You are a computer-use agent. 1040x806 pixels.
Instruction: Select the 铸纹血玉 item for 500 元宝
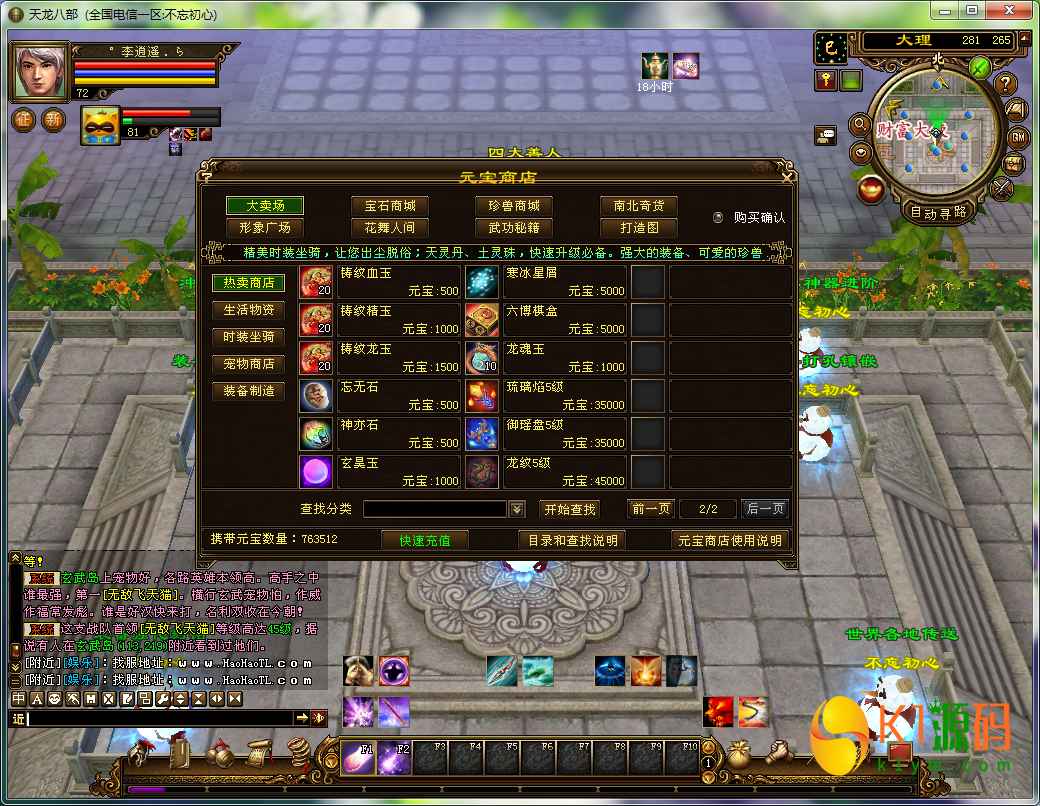pyautogui.click(x=380, y=282)
